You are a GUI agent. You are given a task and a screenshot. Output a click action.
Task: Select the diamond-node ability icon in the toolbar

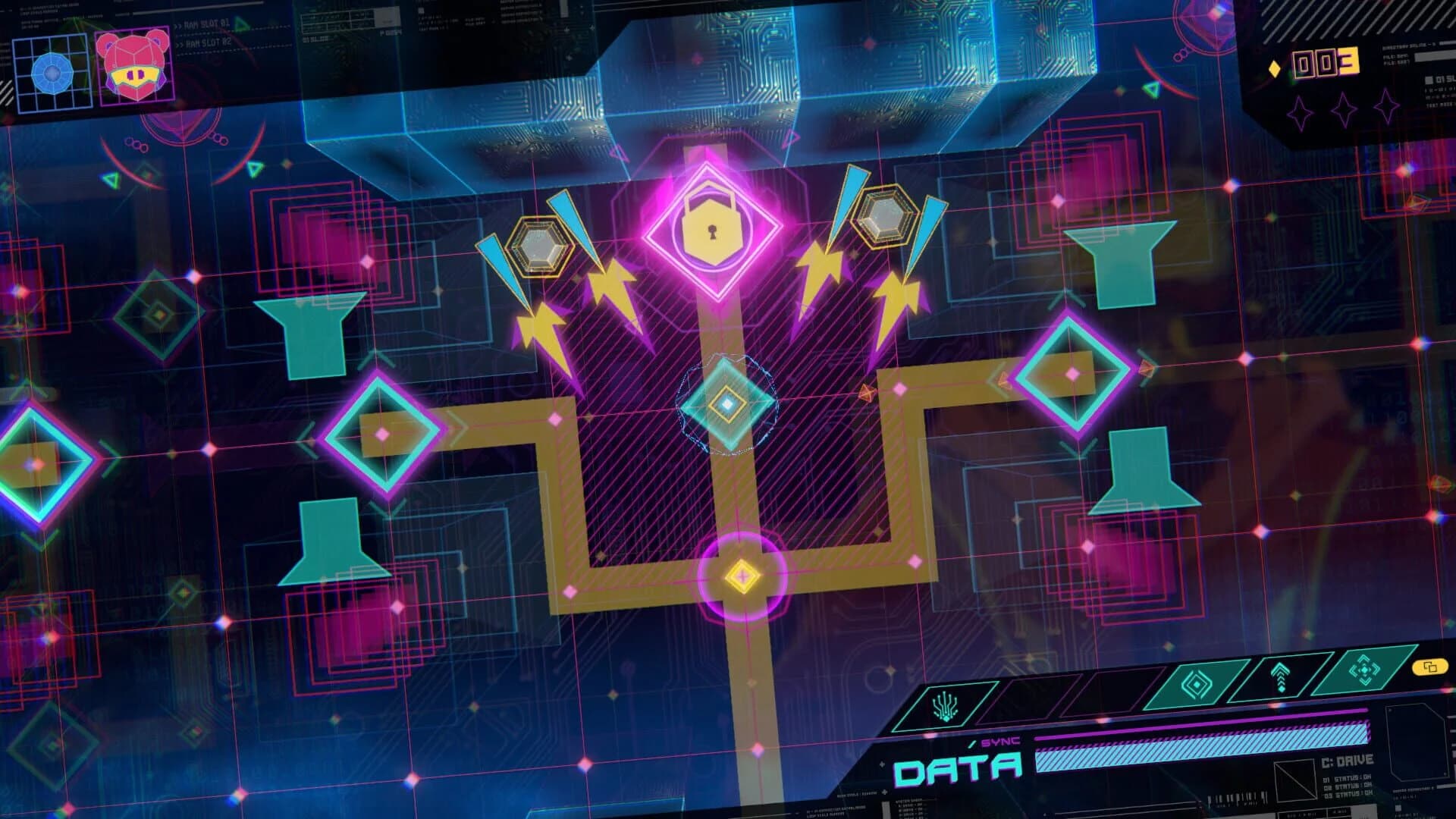click(1196, 684)
